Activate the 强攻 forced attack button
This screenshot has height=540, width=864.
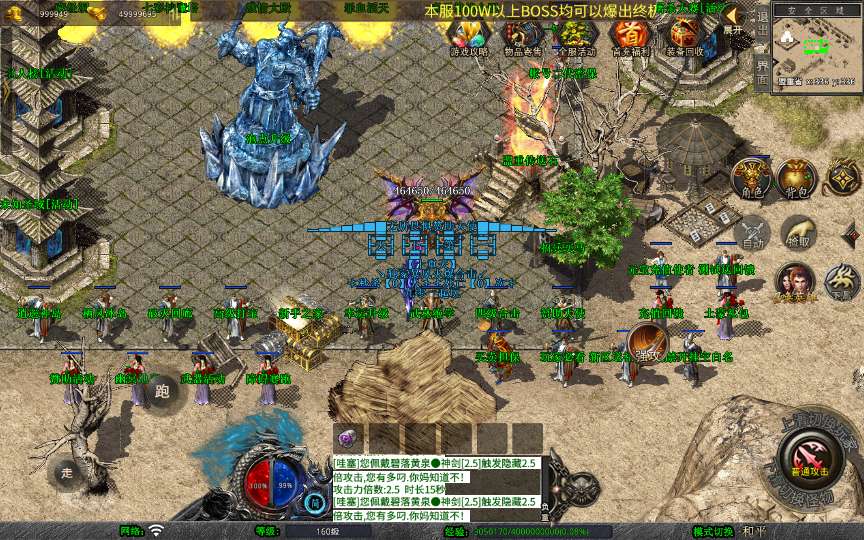pos(648,341)
